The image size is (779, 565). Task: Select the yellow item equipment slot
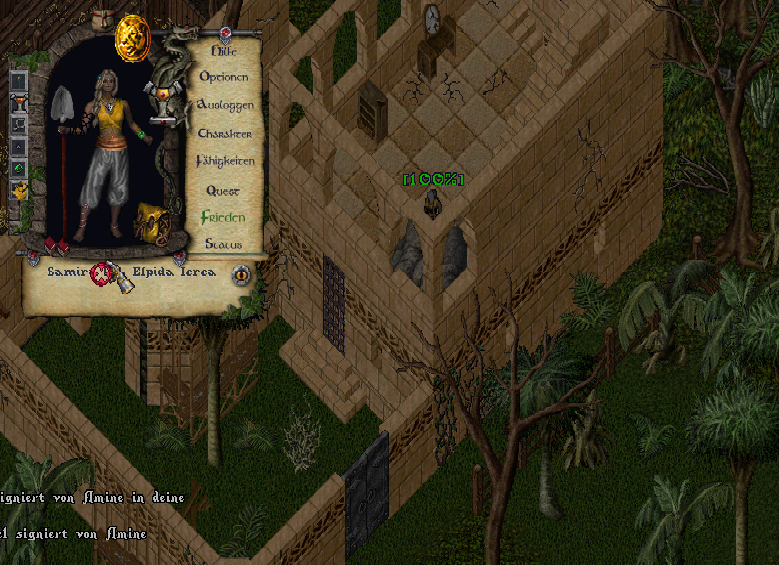(x=19, y=190)
